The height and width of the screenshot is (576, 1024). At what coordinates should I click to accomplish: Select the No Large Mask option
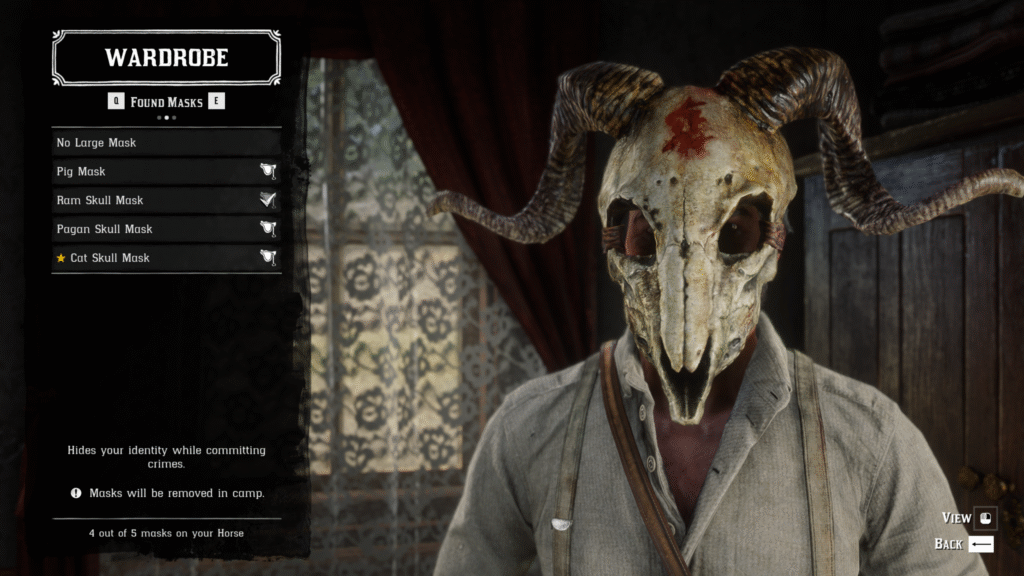click(166, 143)
